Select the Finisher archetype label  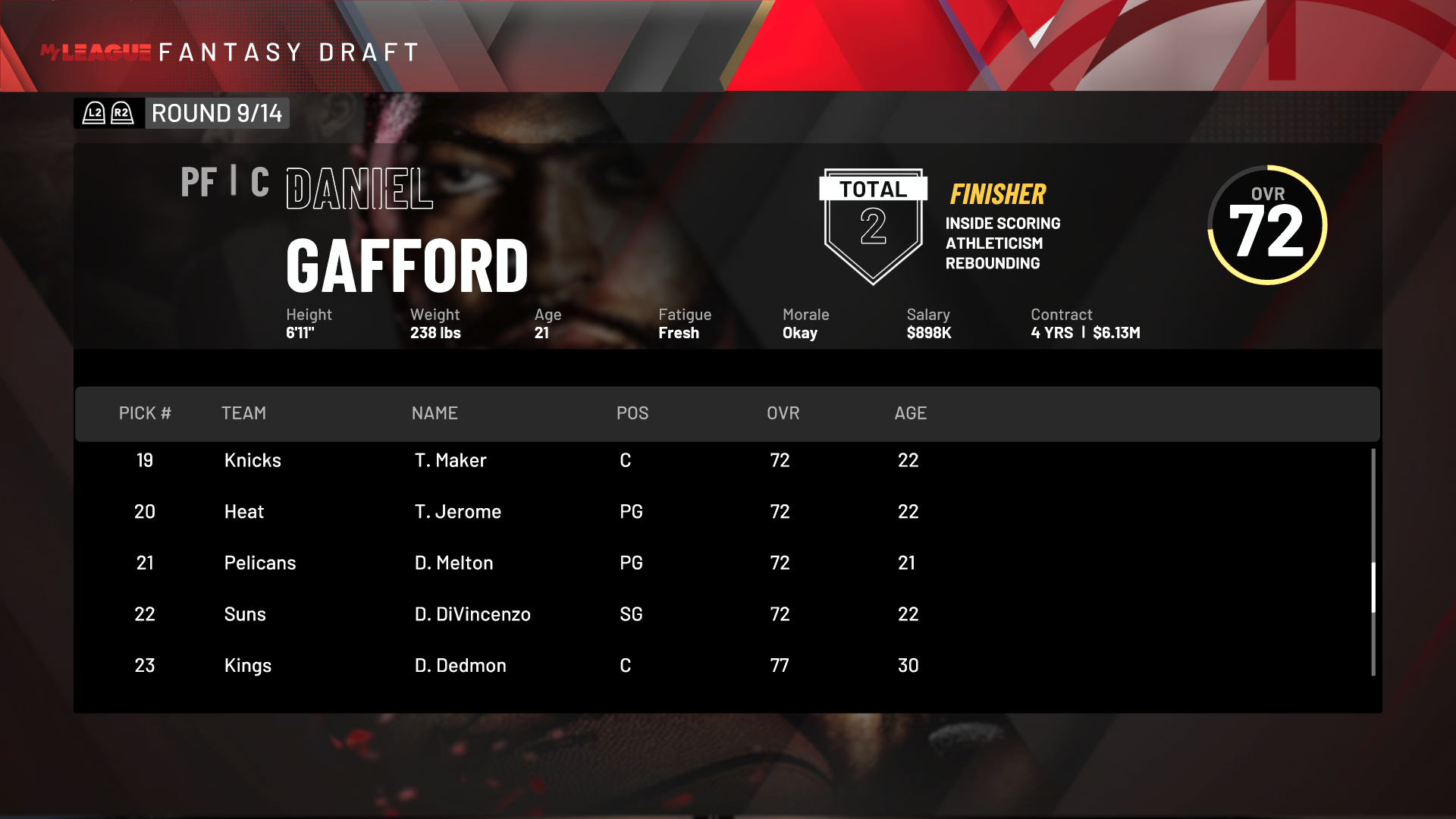[x=997, y=194]
